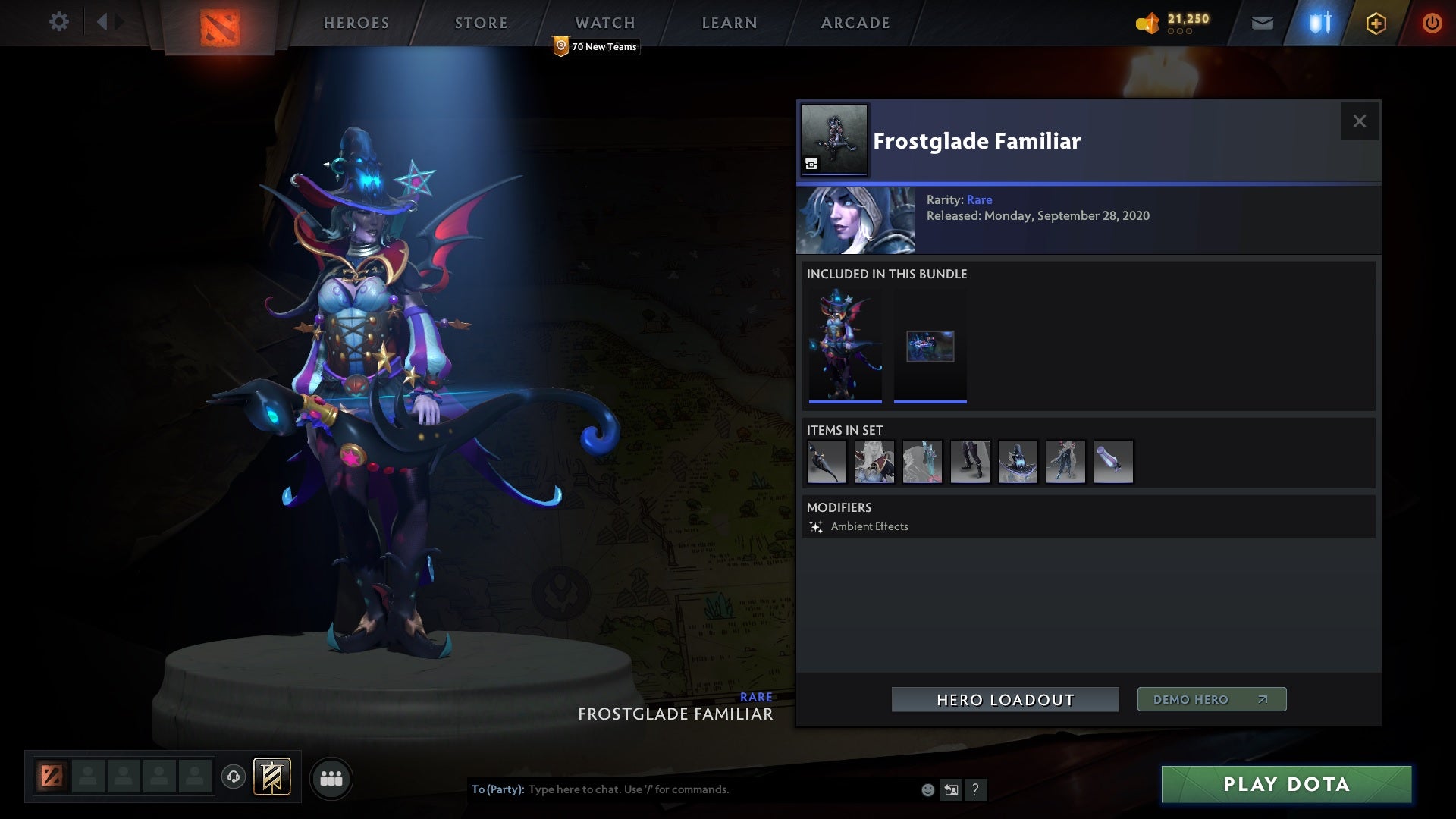1456x819 pixels.
Task: Toggle the party voice chat headset icon
Action: 234,777
